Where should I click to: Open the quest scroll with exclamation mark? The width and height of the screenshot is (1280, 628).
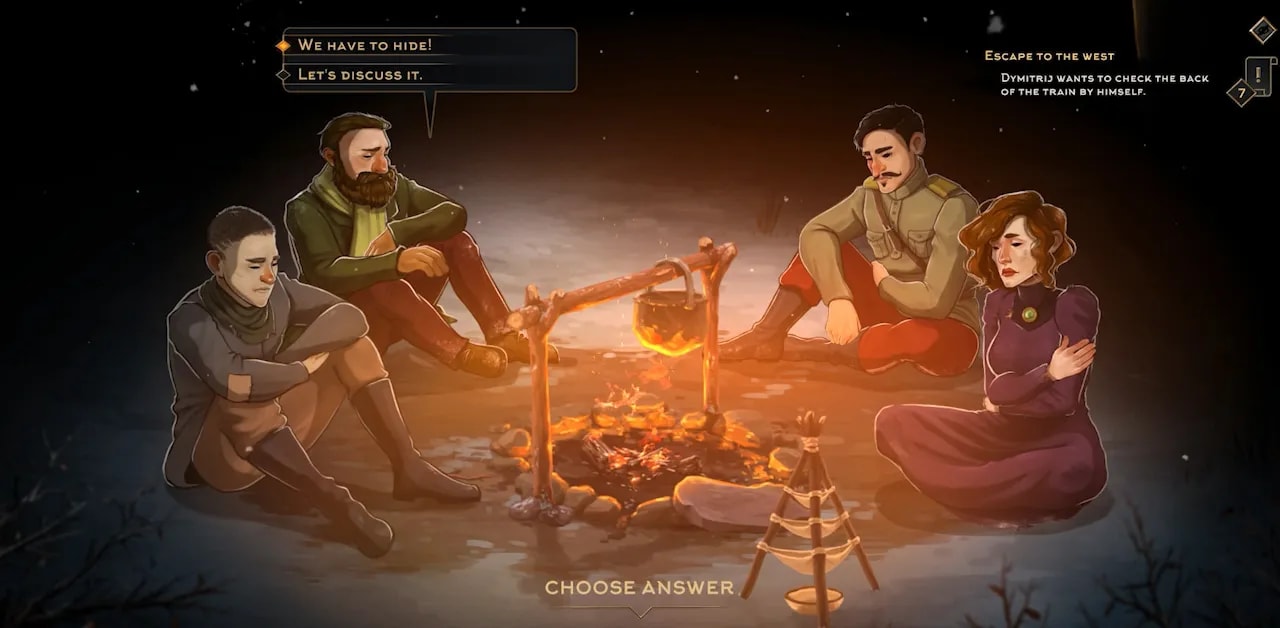pos(1258,75)
